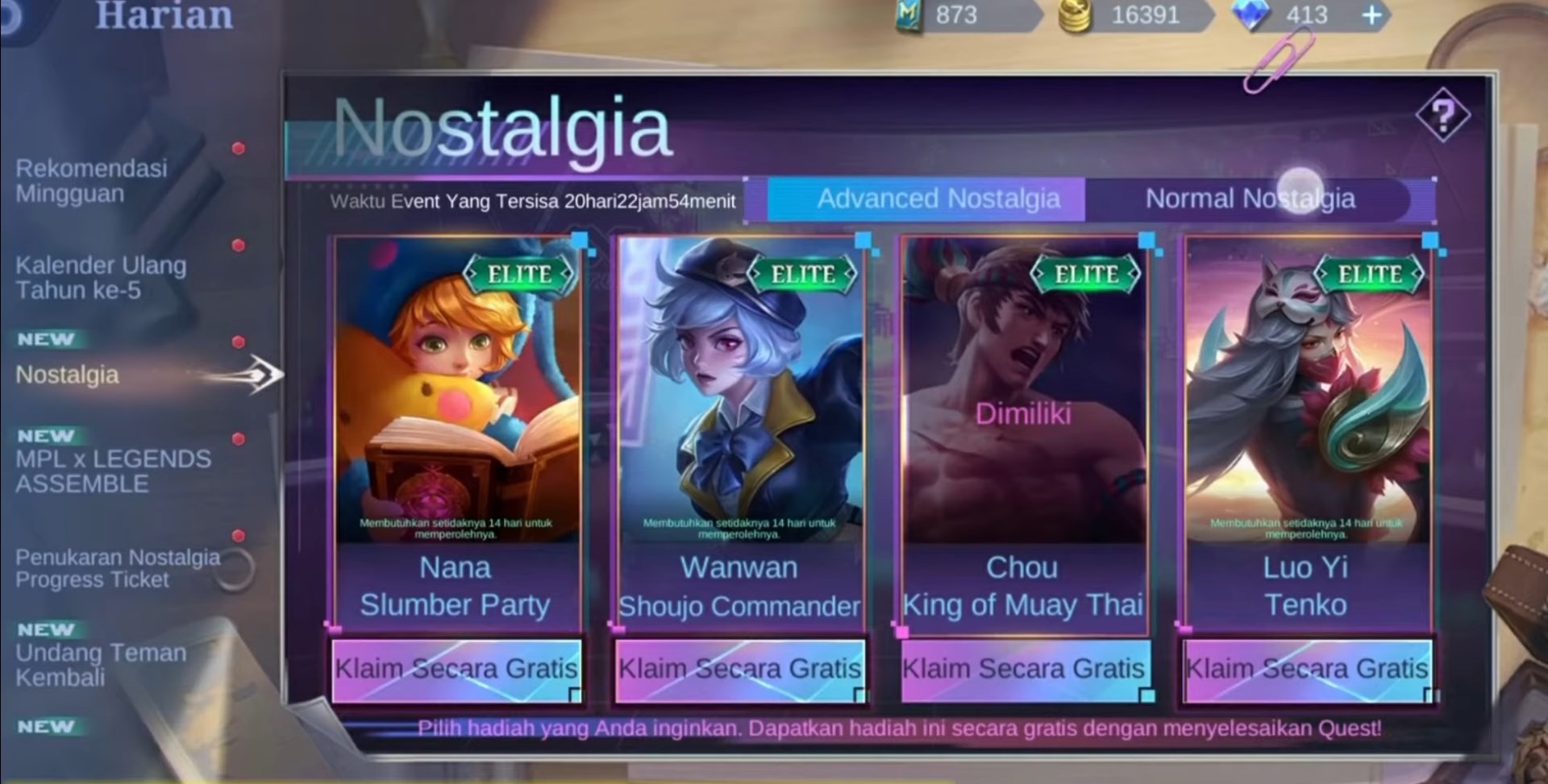Screen dimensions: 1548x784
Task: Click Klaim Secara Gratis under Luo Yi Tenko
Action: coord(1306,669)
